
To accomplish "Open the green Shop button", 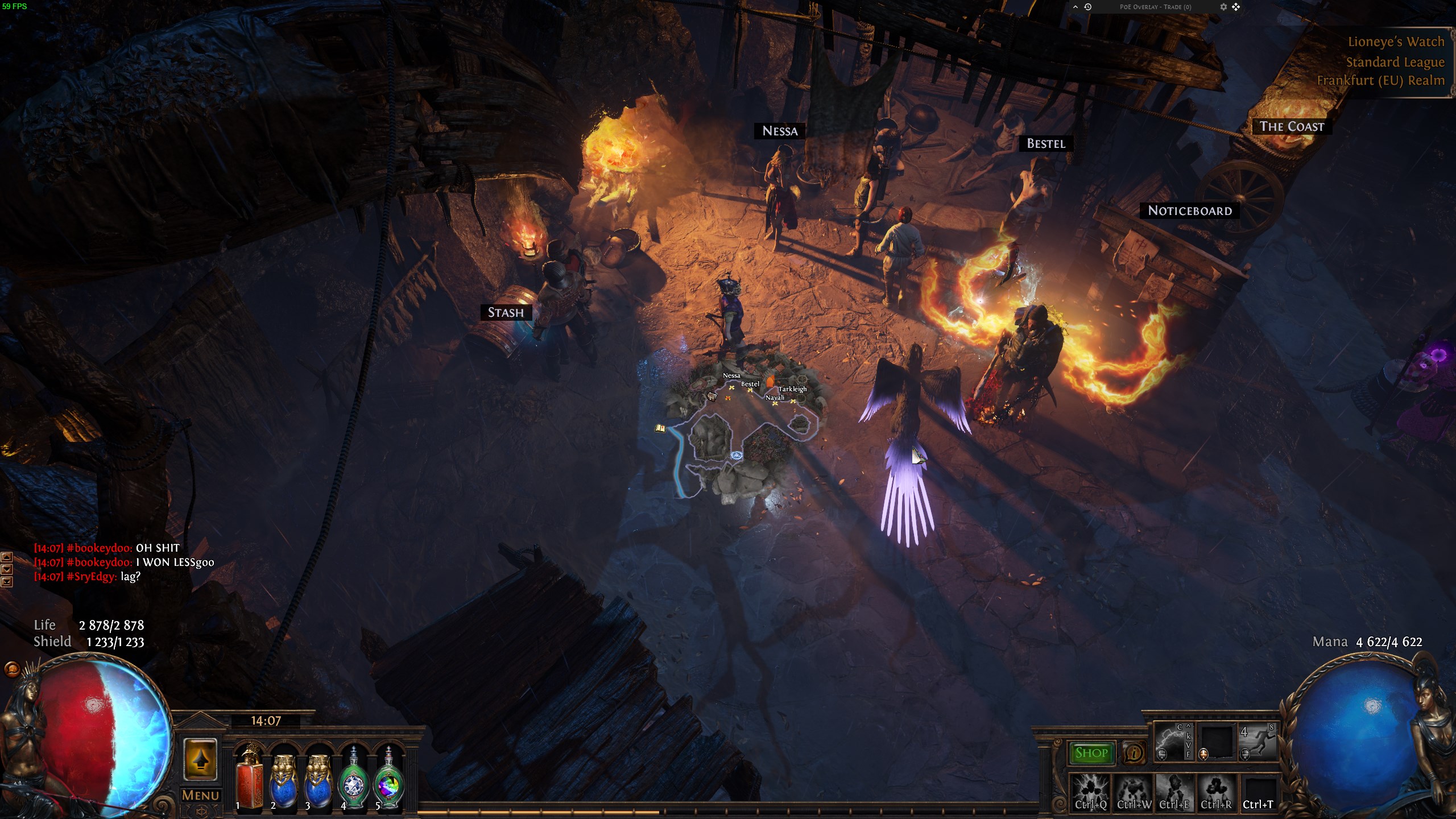I will coord(1091,753).
